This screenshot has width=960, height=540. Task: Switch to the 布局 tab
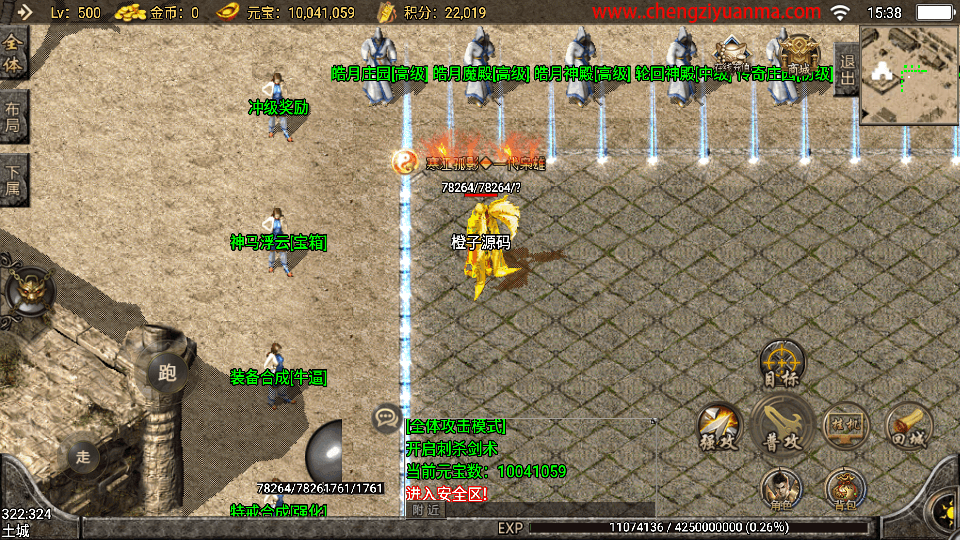point(14,117)
